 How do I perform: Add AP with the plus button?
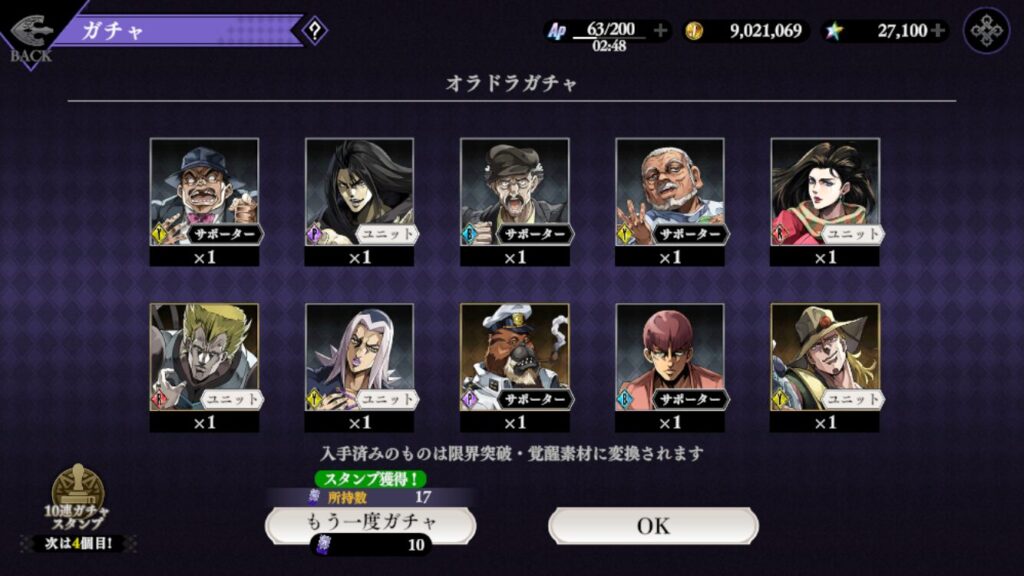[660, 31]
